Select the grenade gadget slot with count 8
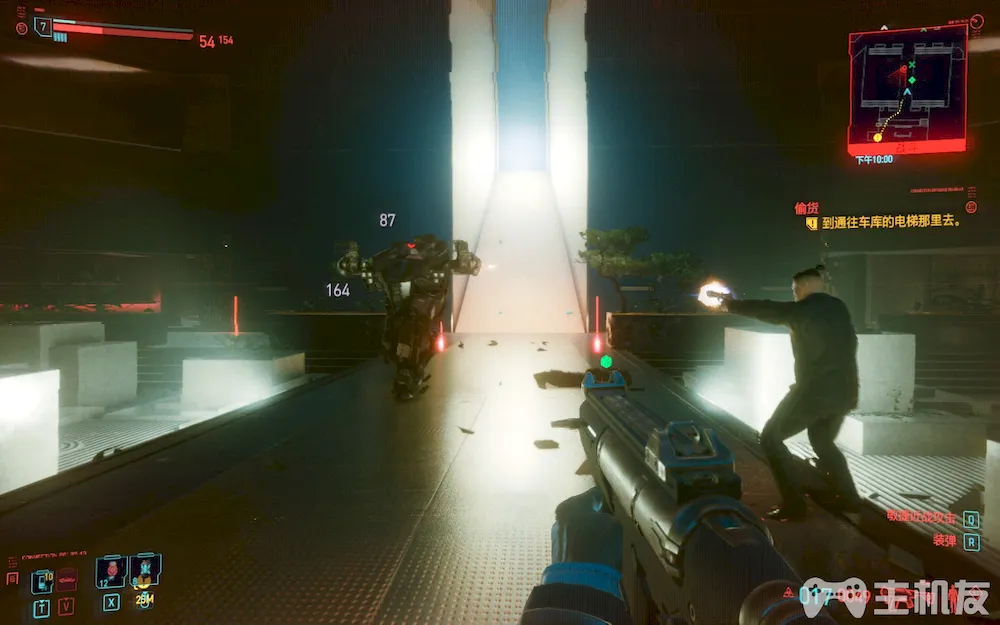This screenshot has width=1000, height=625. [x=145, y=571]
